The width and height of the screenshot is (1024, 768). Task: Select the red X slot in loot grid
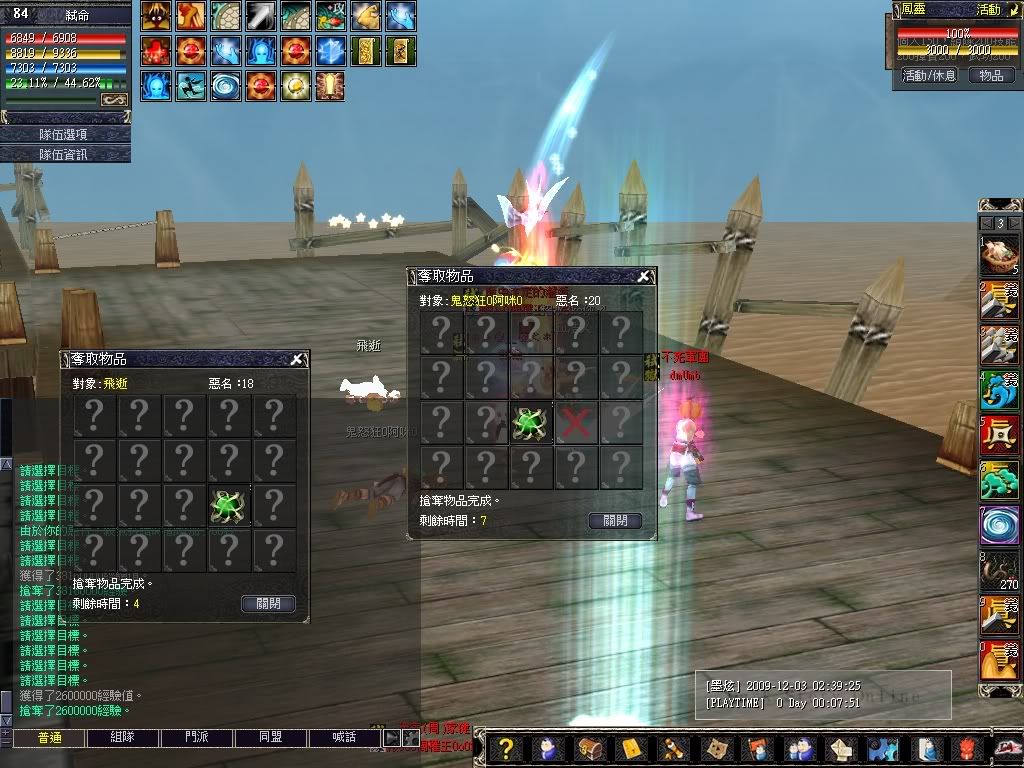point(575,424)
